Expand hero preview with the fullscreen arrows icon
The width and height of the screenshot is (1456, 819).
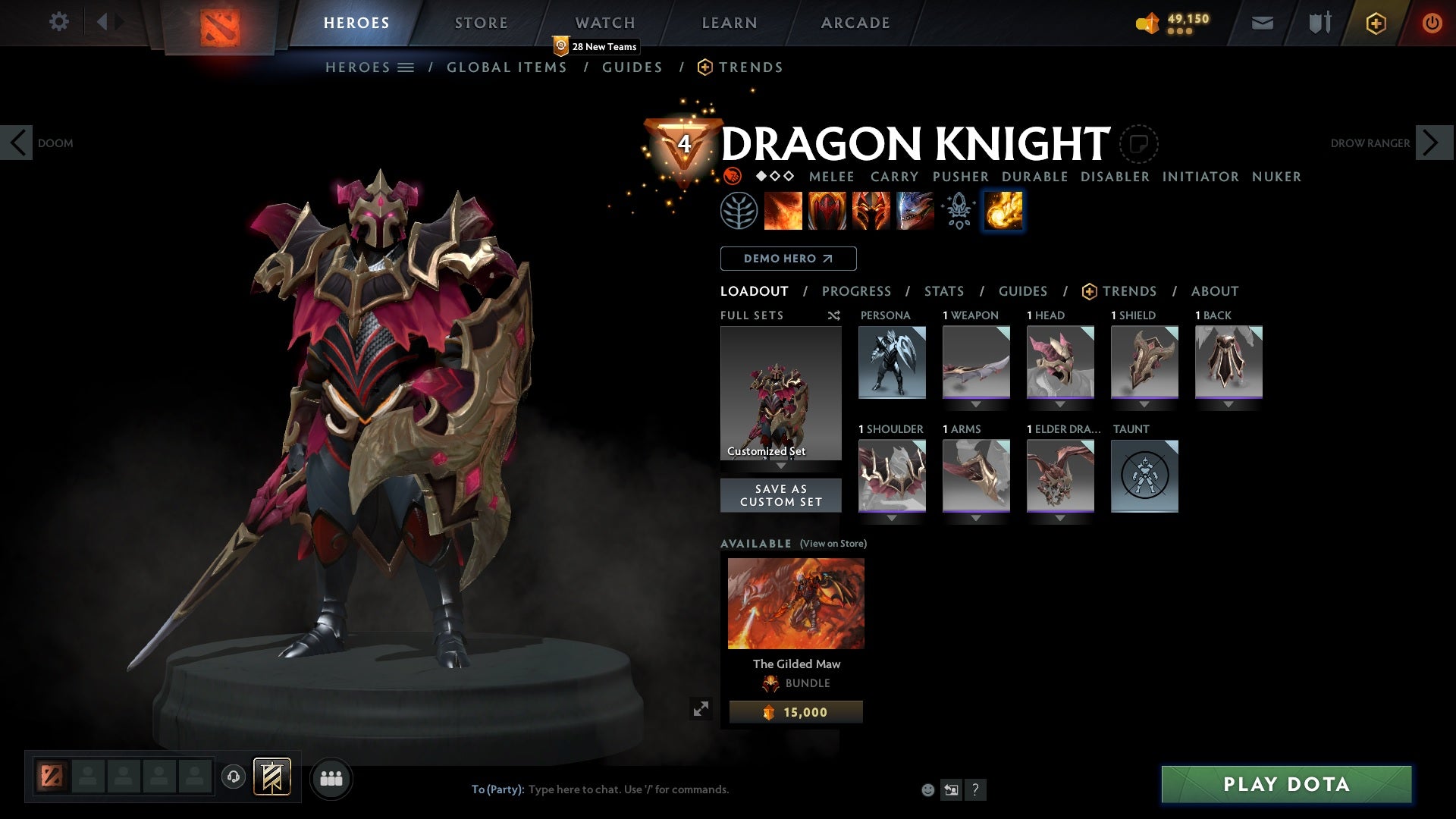[x=701, y=708]
